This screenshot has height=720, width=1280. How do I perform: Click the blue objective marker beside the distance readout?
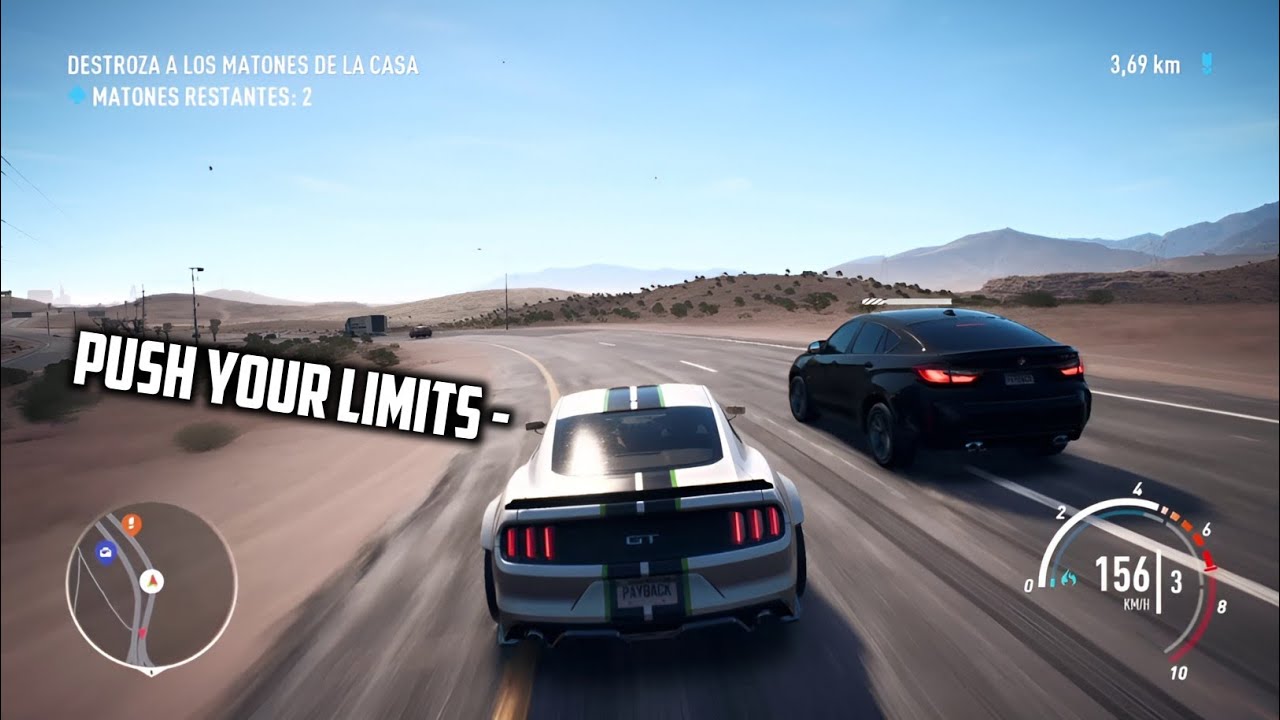coord(1207,62)
